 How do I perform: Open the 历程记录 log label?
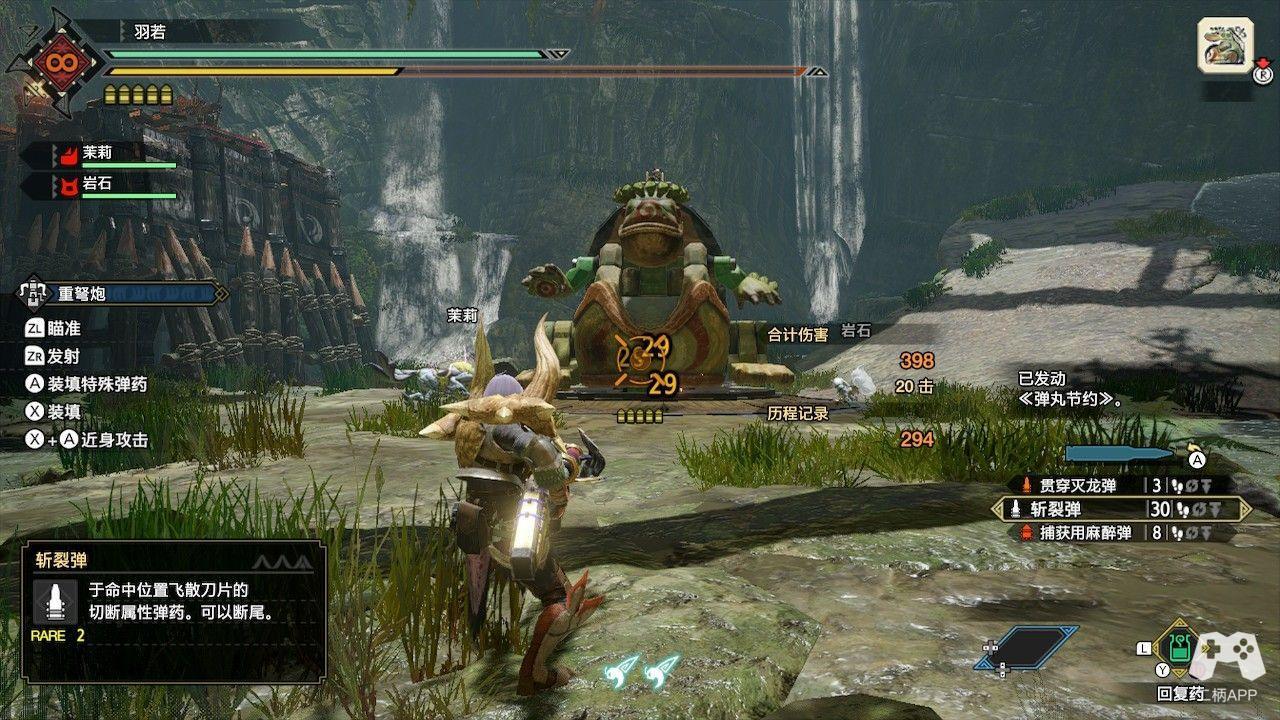pos(797,413)
